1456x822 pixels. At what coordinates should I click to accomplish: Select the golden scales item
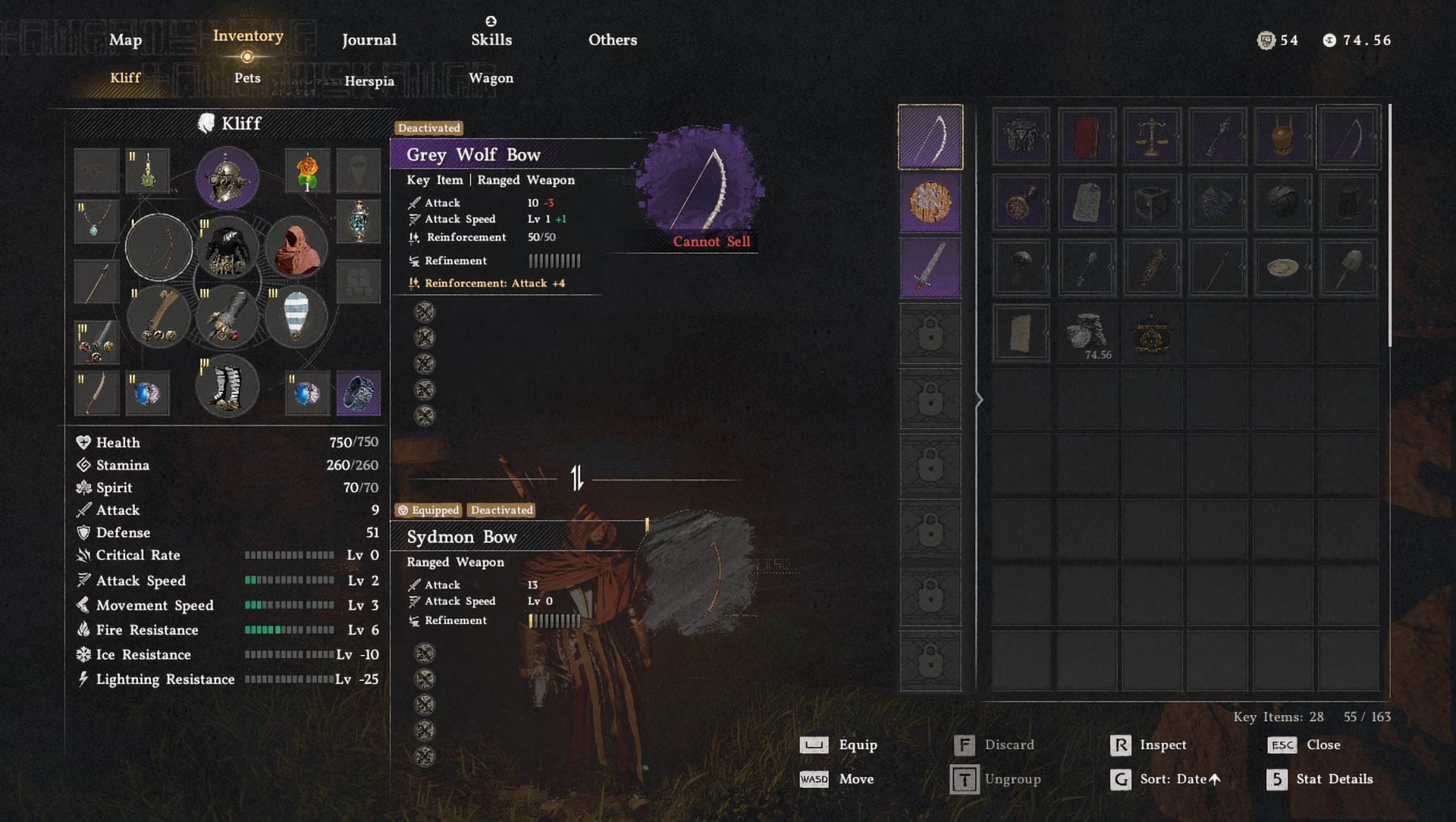click(x=1151, y=137)
